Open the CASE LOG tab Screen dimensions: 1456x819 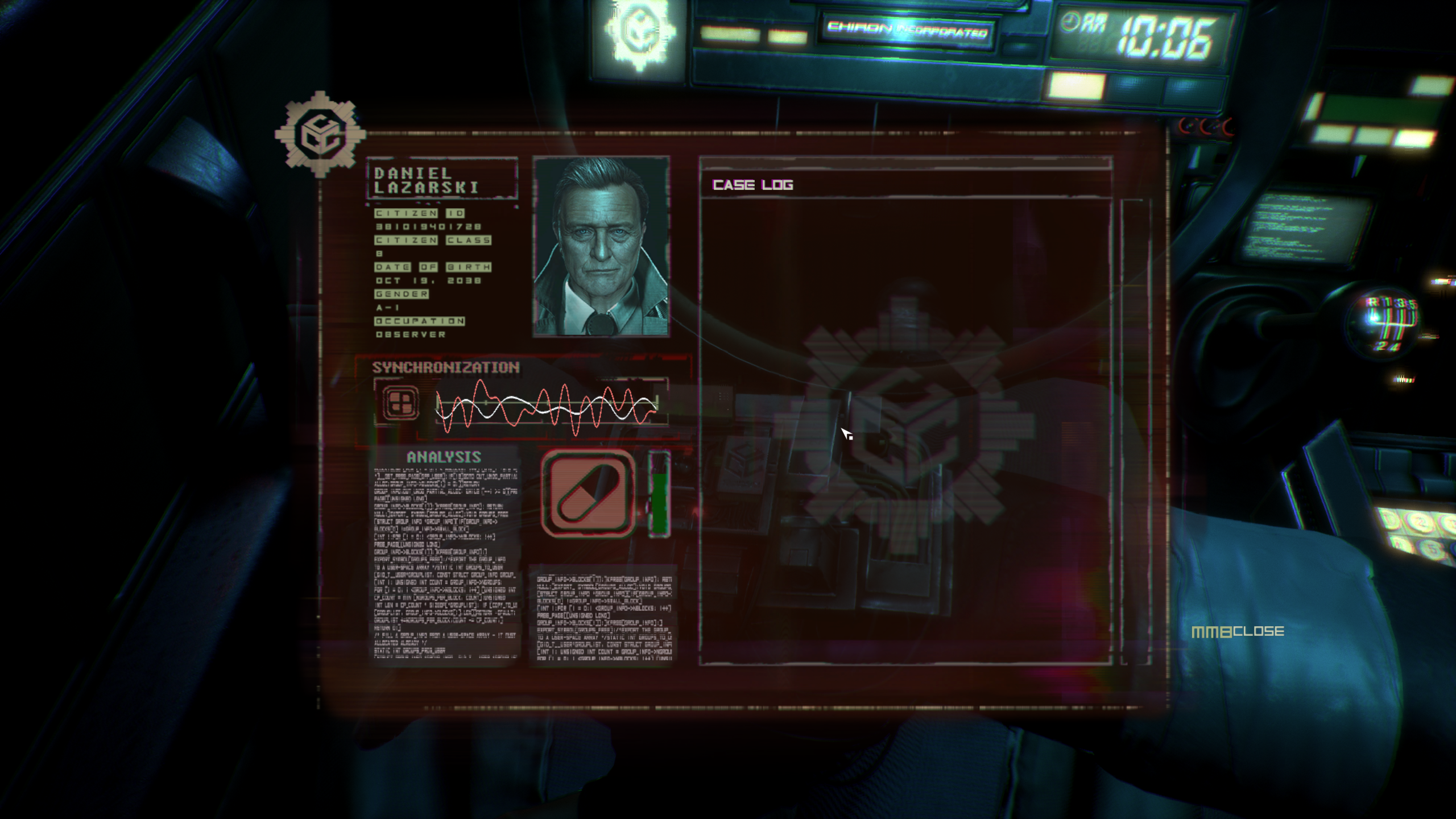click(x=752, y=183)
